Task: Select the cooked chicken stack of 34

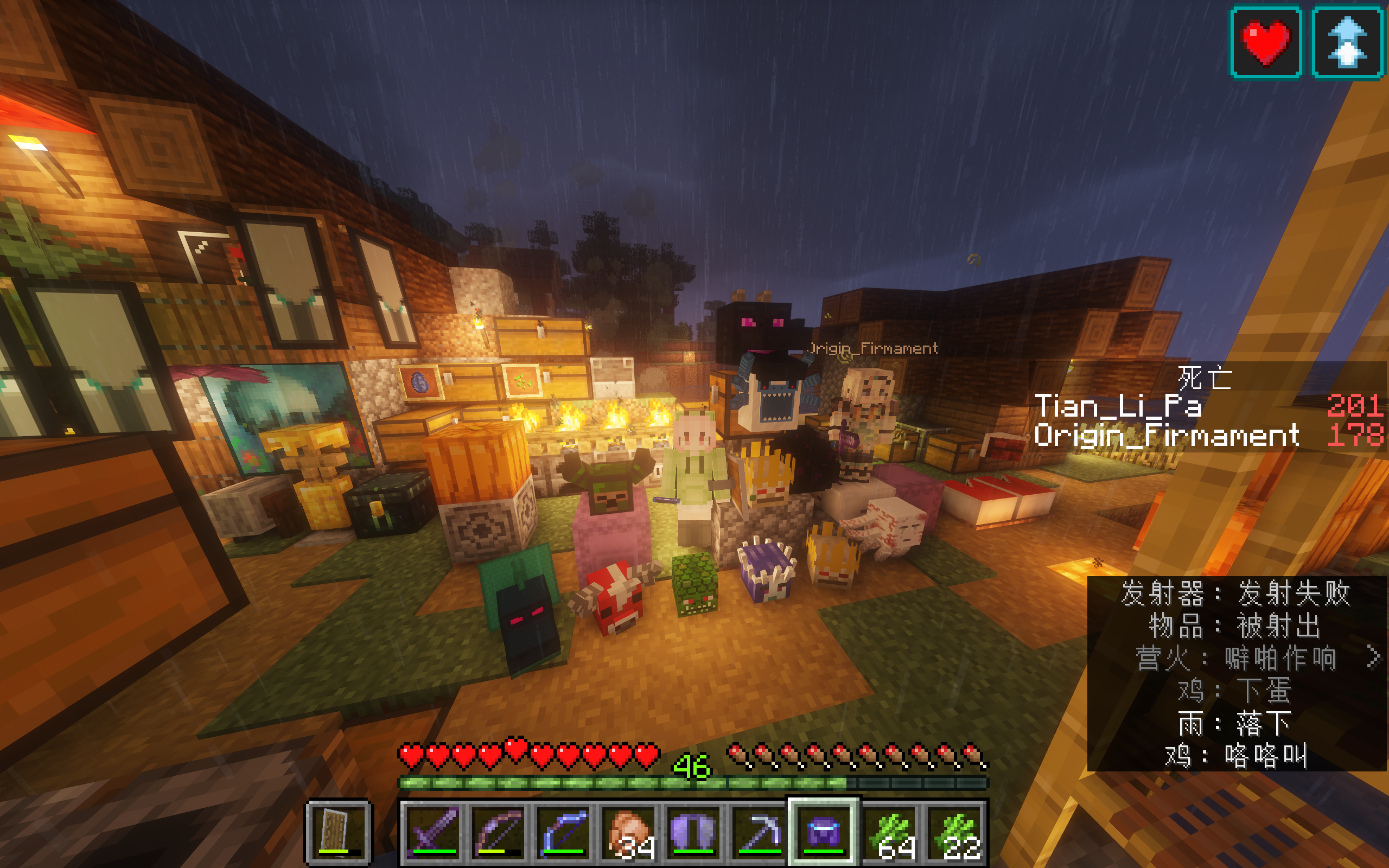Action: click(x=629, y=832)
